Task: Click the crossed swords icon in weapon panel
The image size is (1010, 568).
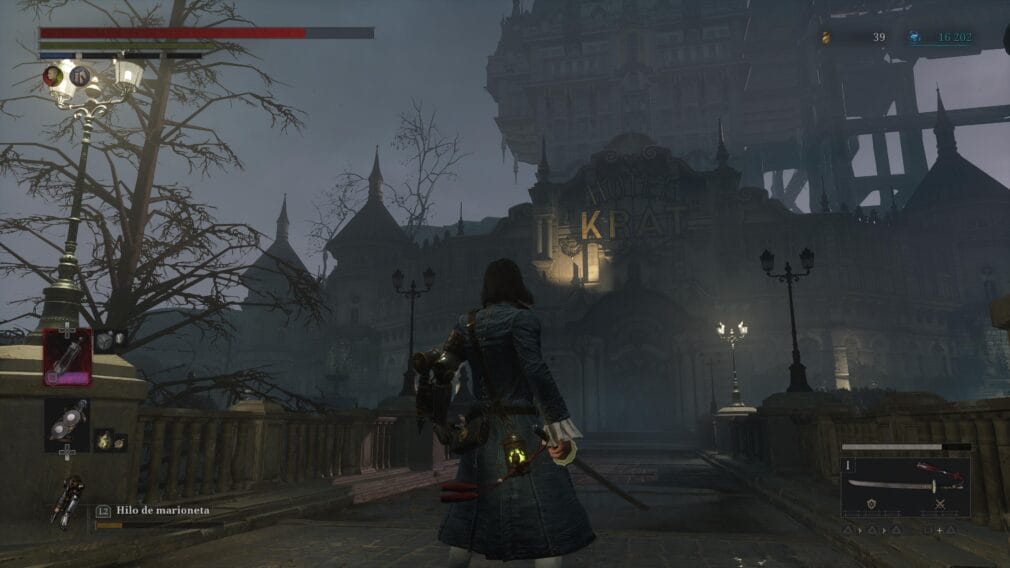Action: tap(939, 505)
